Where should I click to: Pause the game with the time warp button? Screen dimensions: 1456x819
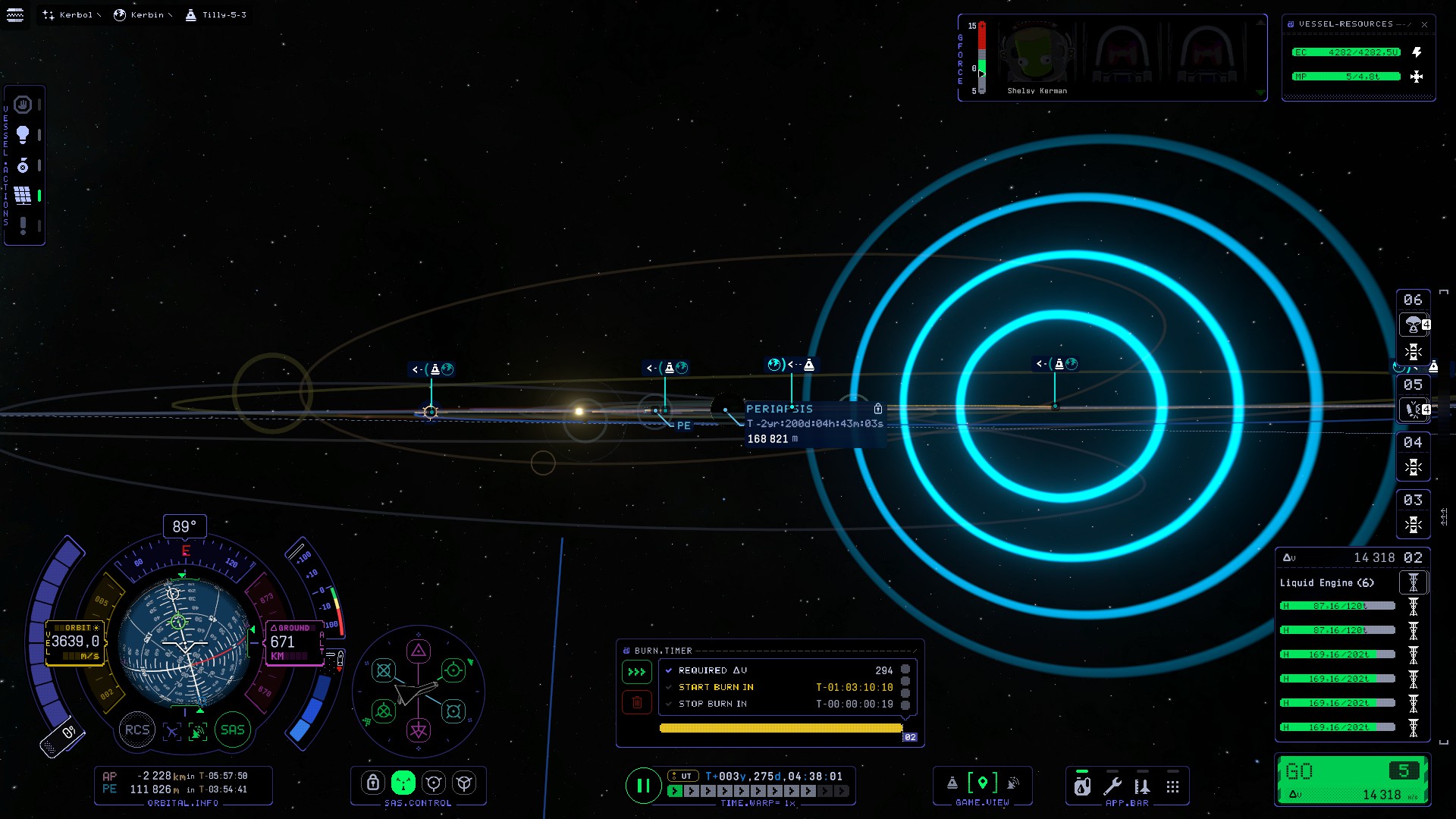coord(642,786)
